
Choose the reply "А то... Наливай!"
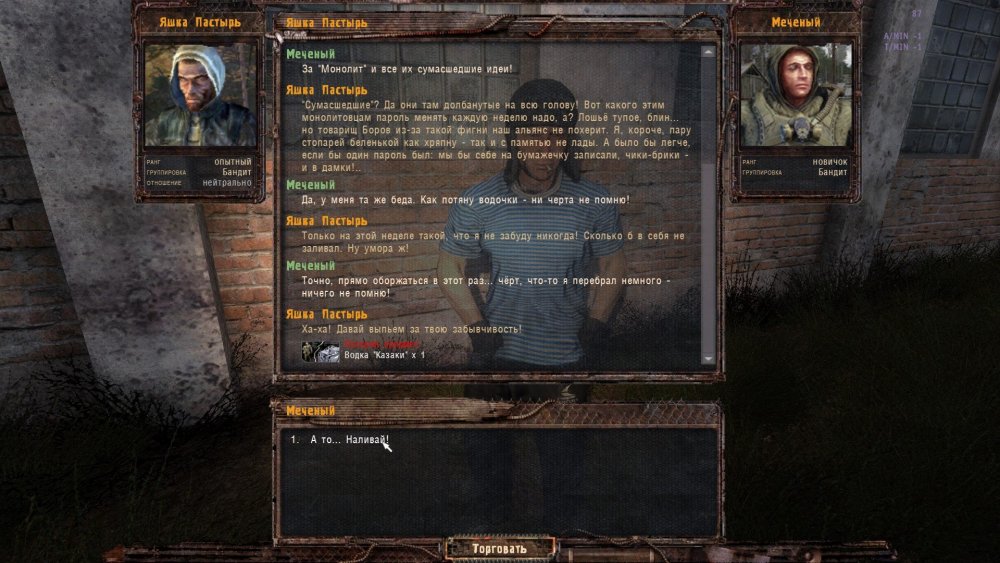point(348,440)
